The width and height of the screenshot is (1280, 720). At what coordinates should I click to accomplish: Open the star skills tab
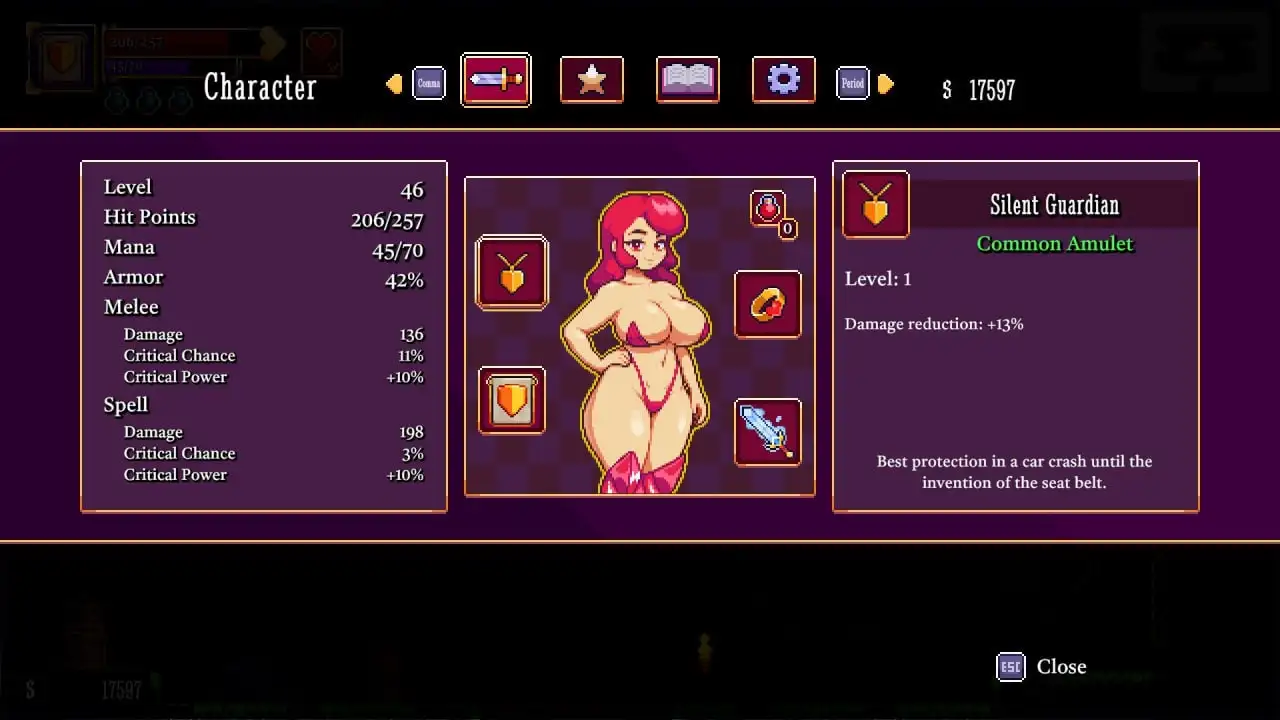[x=592, y=80]
